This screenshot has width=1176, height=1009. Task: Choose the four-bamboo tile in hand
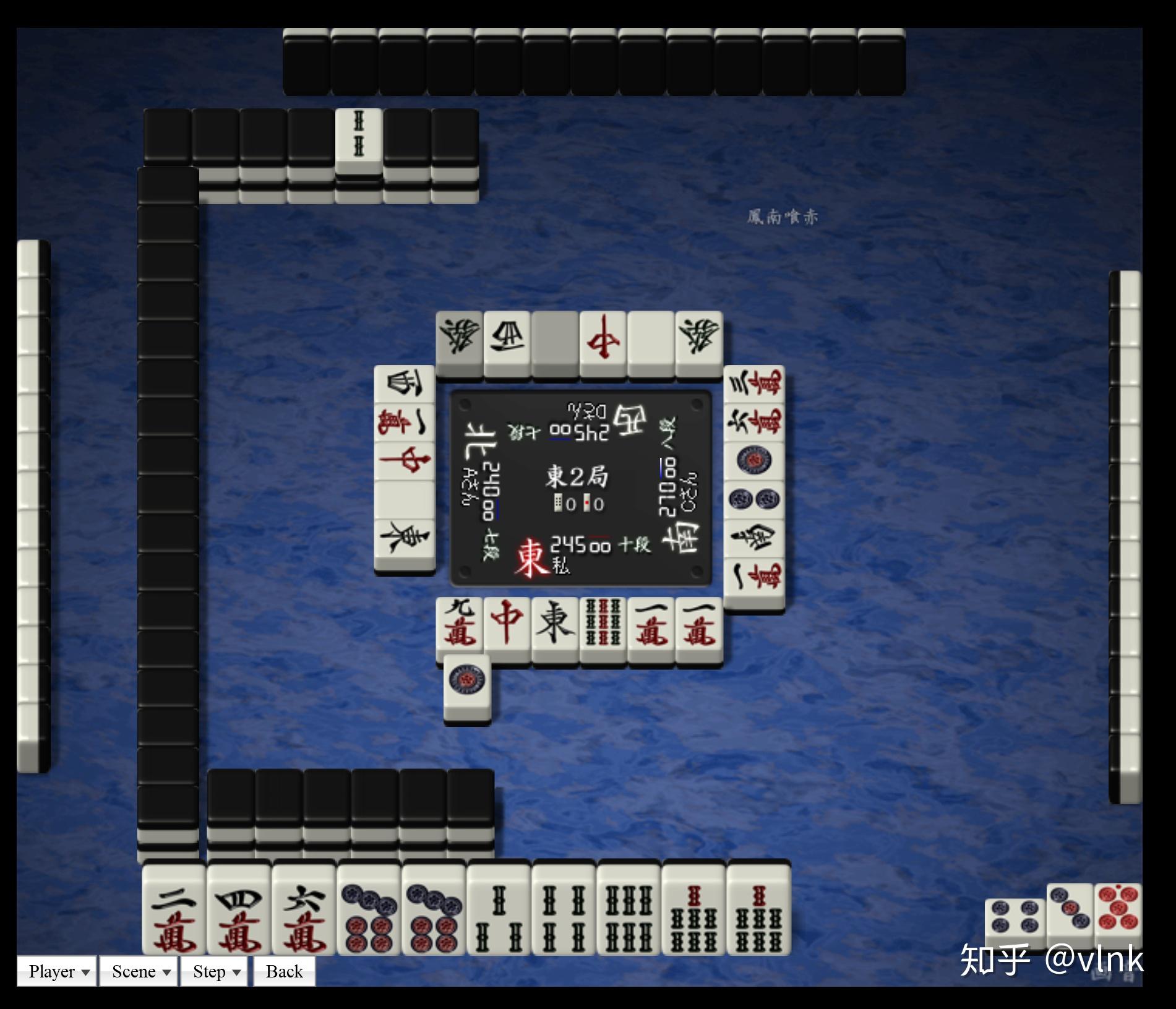pos(564,909)
